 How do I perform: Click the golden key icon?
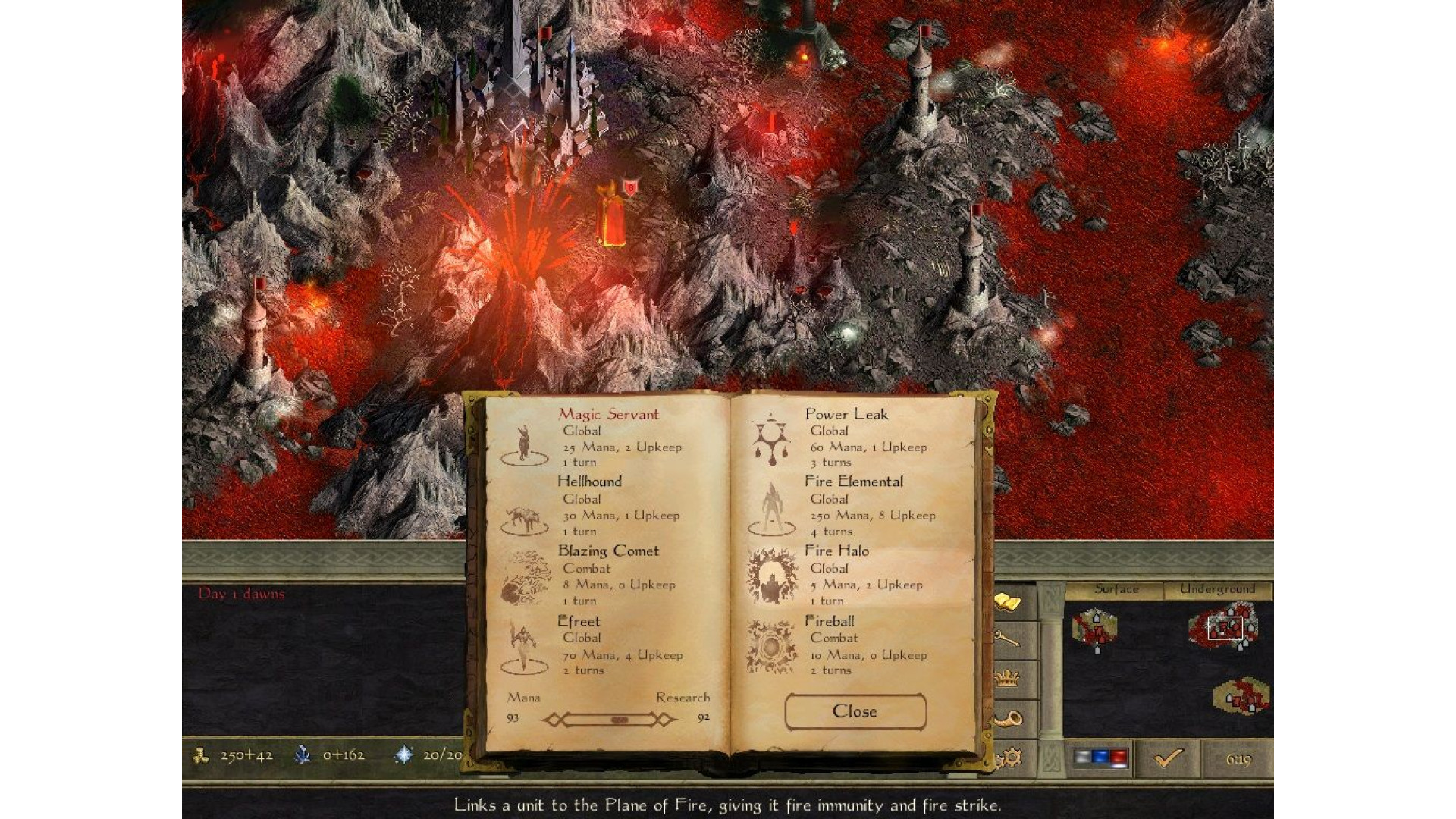pos(1008,639)
